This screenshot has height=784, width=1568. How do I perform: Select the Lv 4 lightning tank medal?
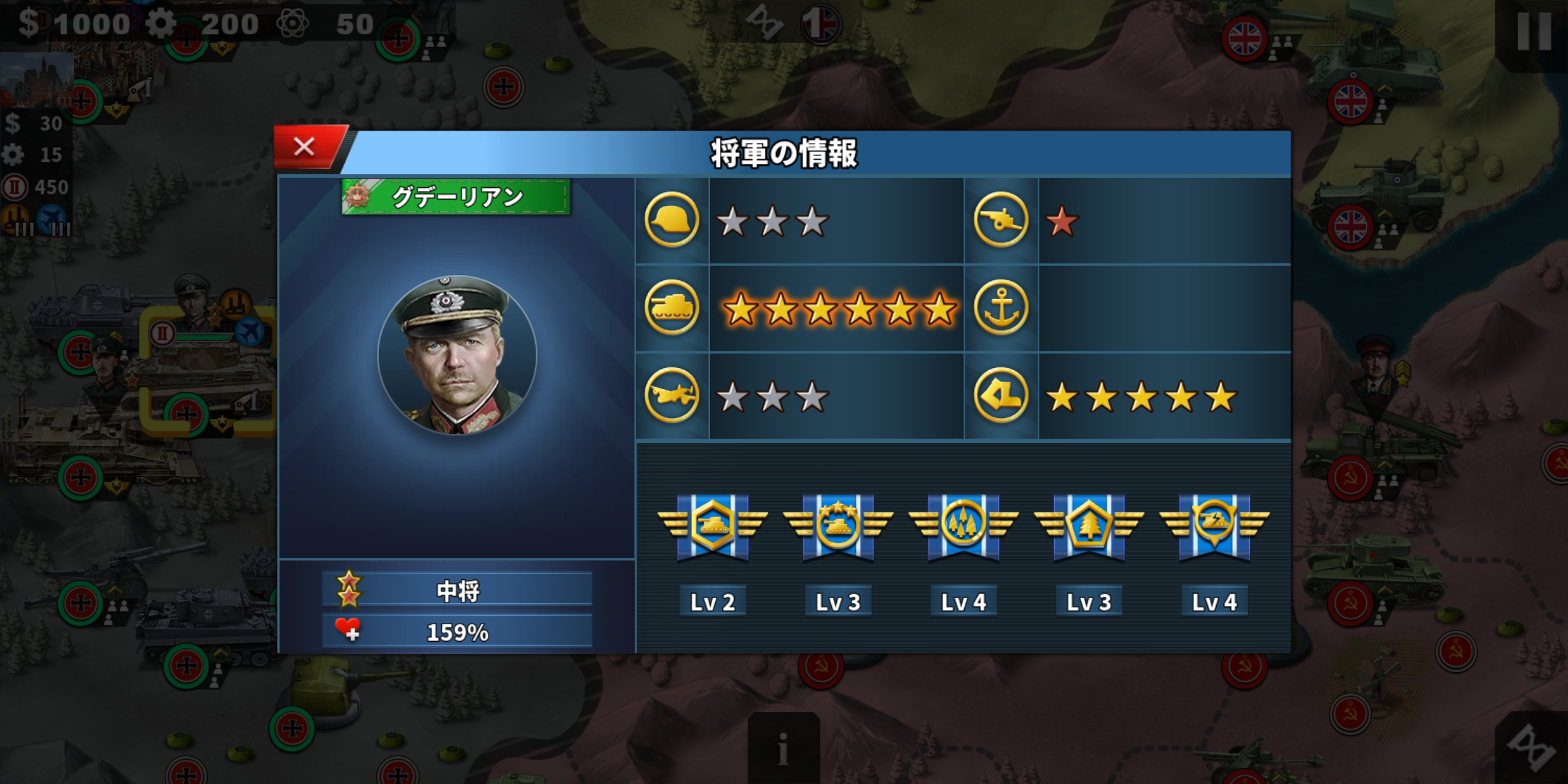pos(1214,527)
